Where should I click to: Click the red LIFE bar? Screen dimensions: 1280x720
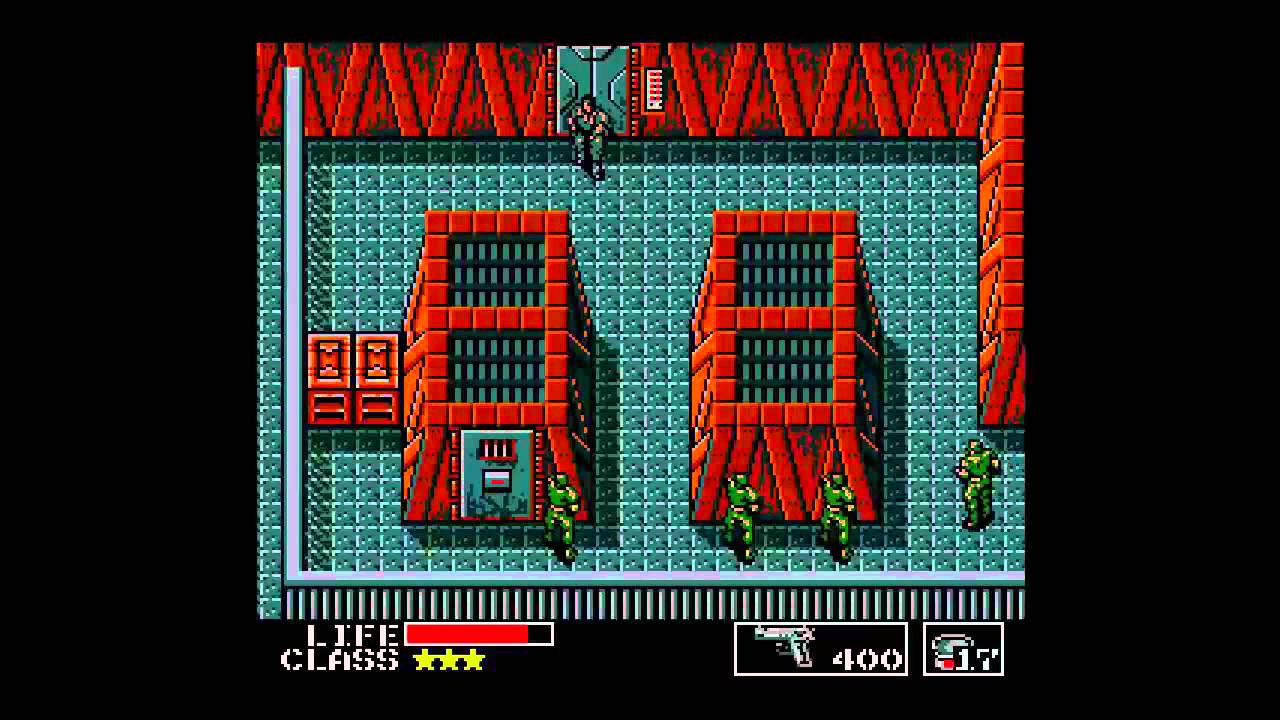[x=465, y=633]
